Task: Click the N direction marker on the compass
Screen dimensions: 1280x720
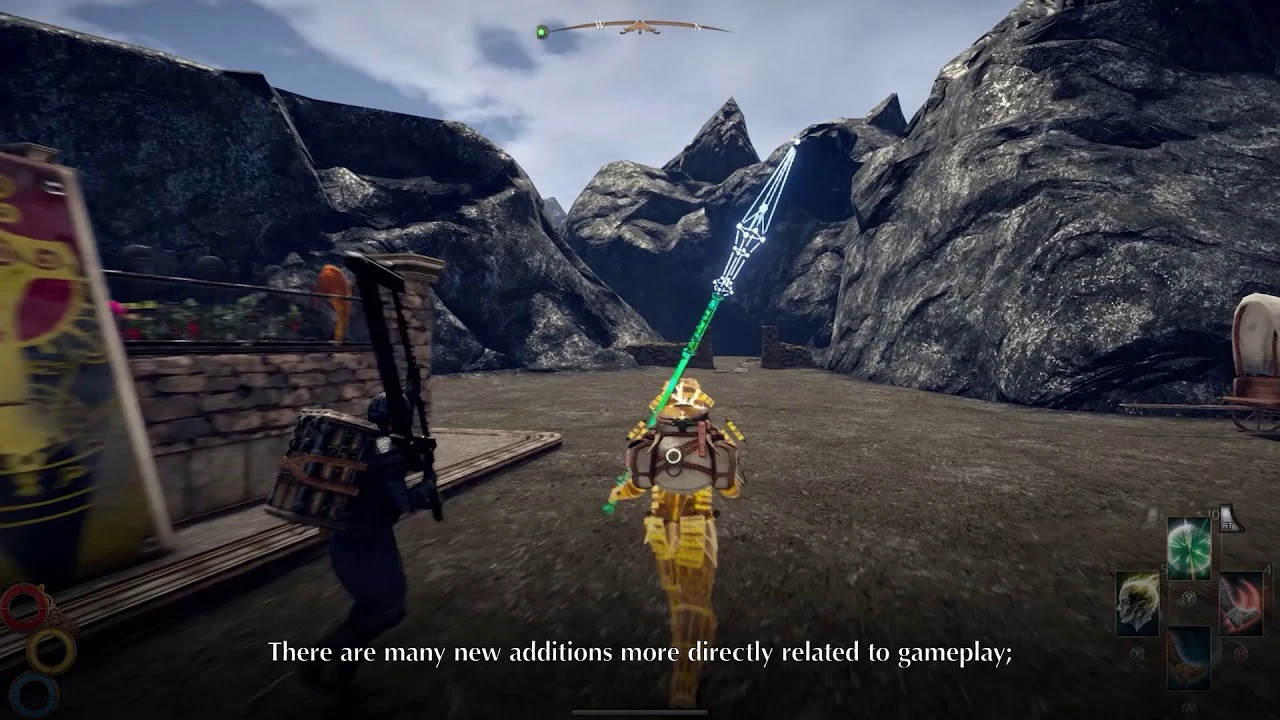Action: click(697, 26)
